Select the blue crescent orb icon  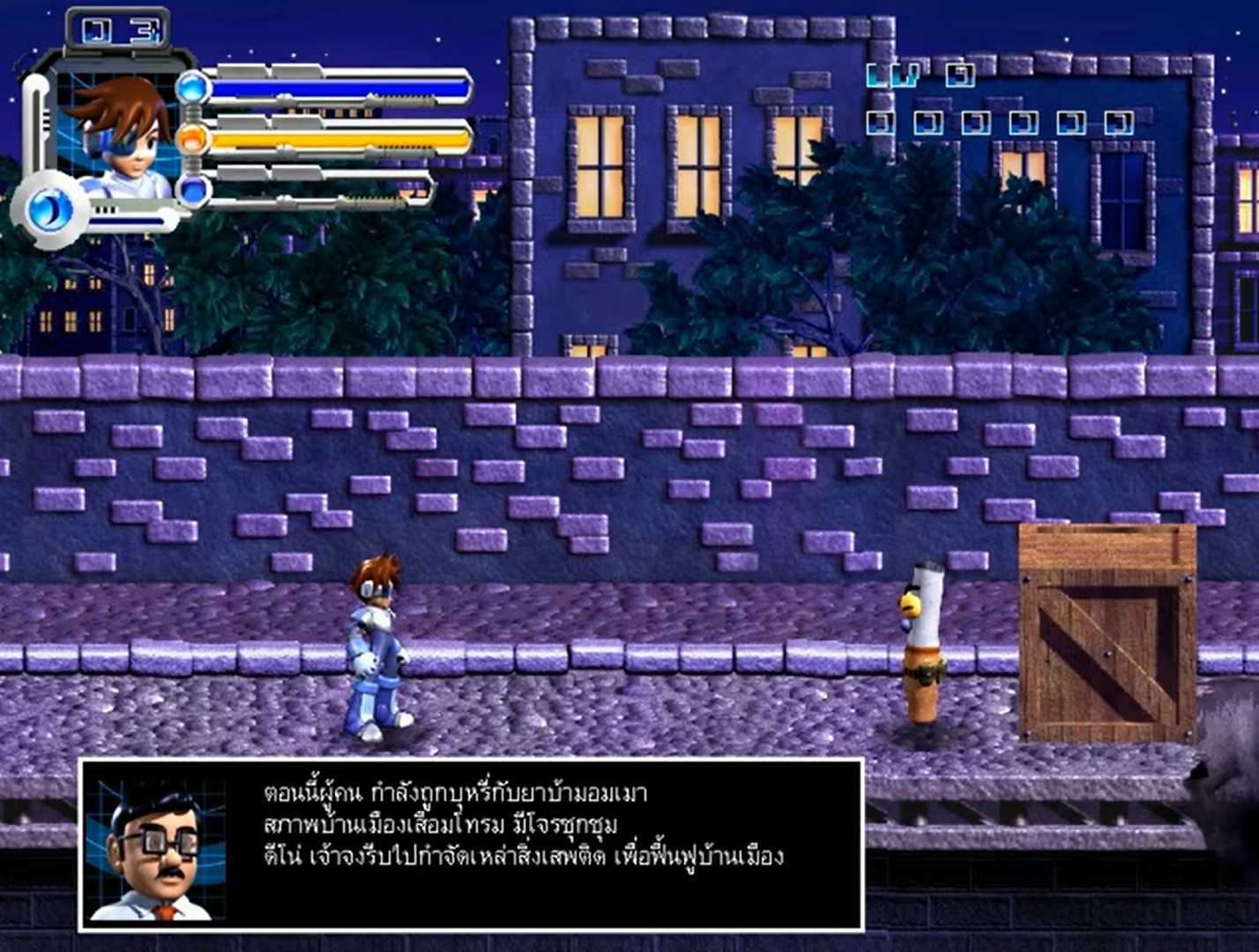click(x=49, y=210)
